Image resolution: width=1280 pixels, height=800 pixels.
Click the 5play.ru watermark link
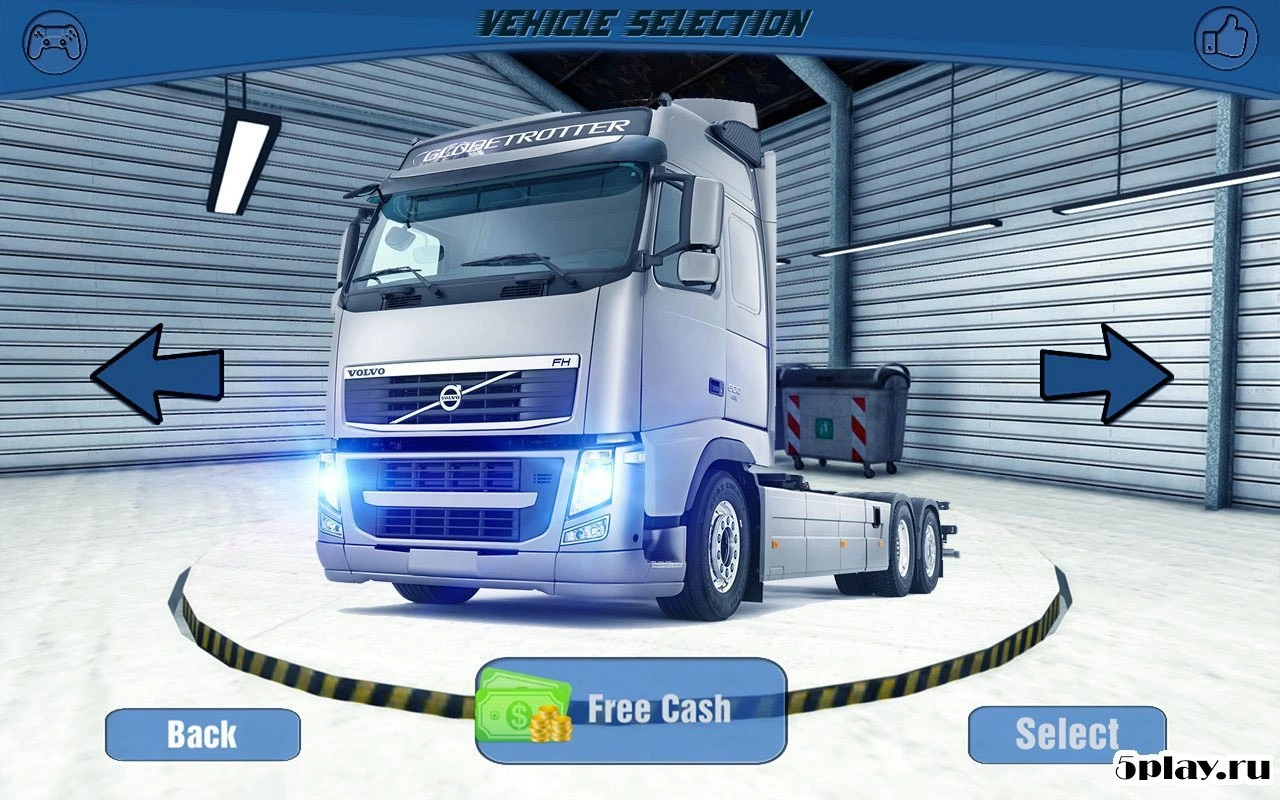pyautogui.click(x=1190, y=770)
